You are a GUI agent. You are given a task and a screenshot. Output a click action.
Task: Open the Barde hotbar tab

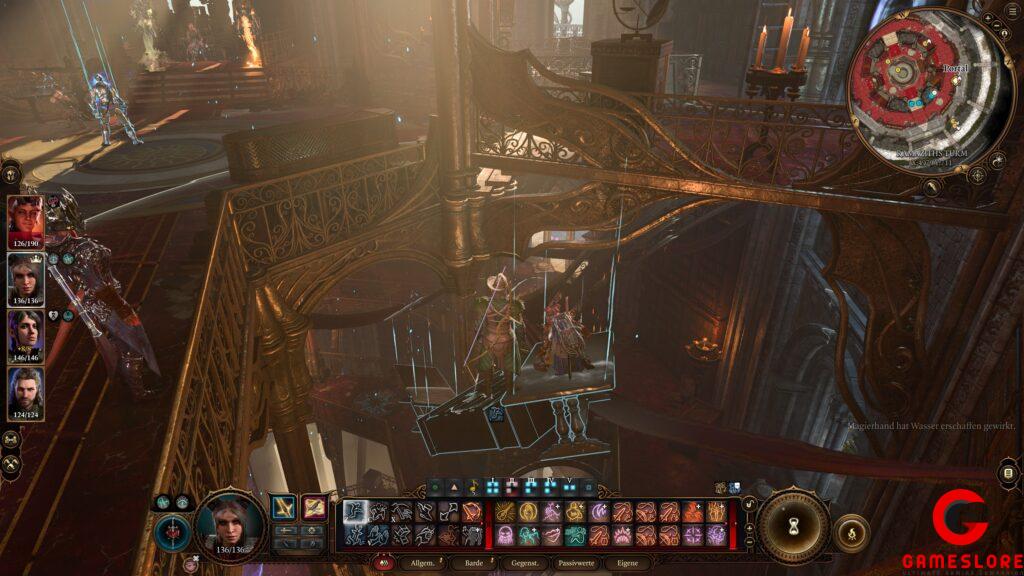pos(472,564)
